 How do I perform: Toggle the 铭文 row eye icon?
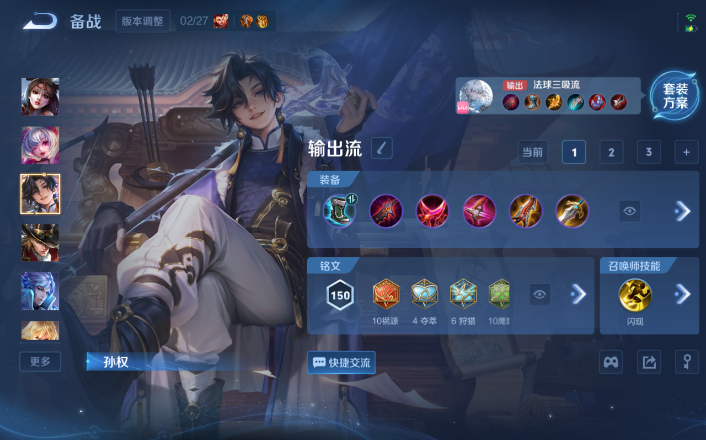coord(540,294)
